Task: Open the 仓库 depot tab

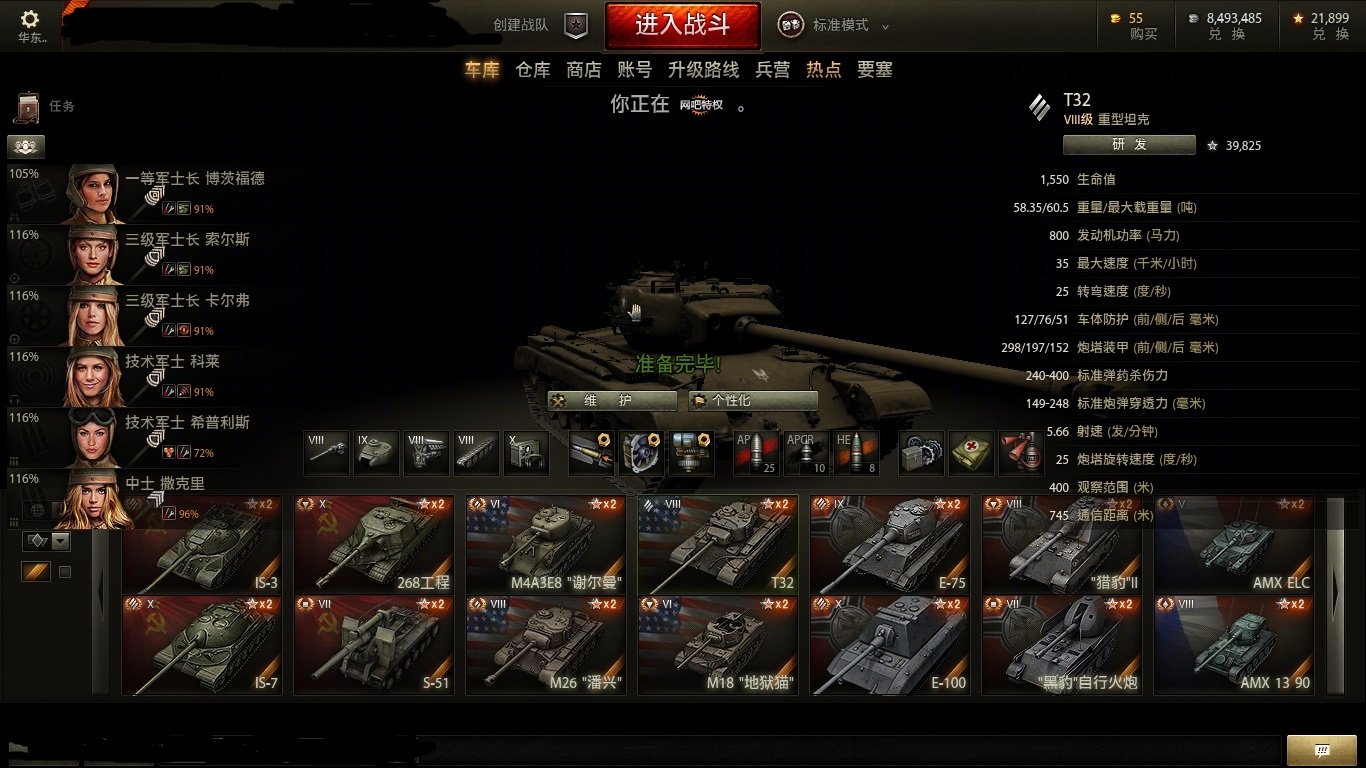Action: (x=533, y=70)
